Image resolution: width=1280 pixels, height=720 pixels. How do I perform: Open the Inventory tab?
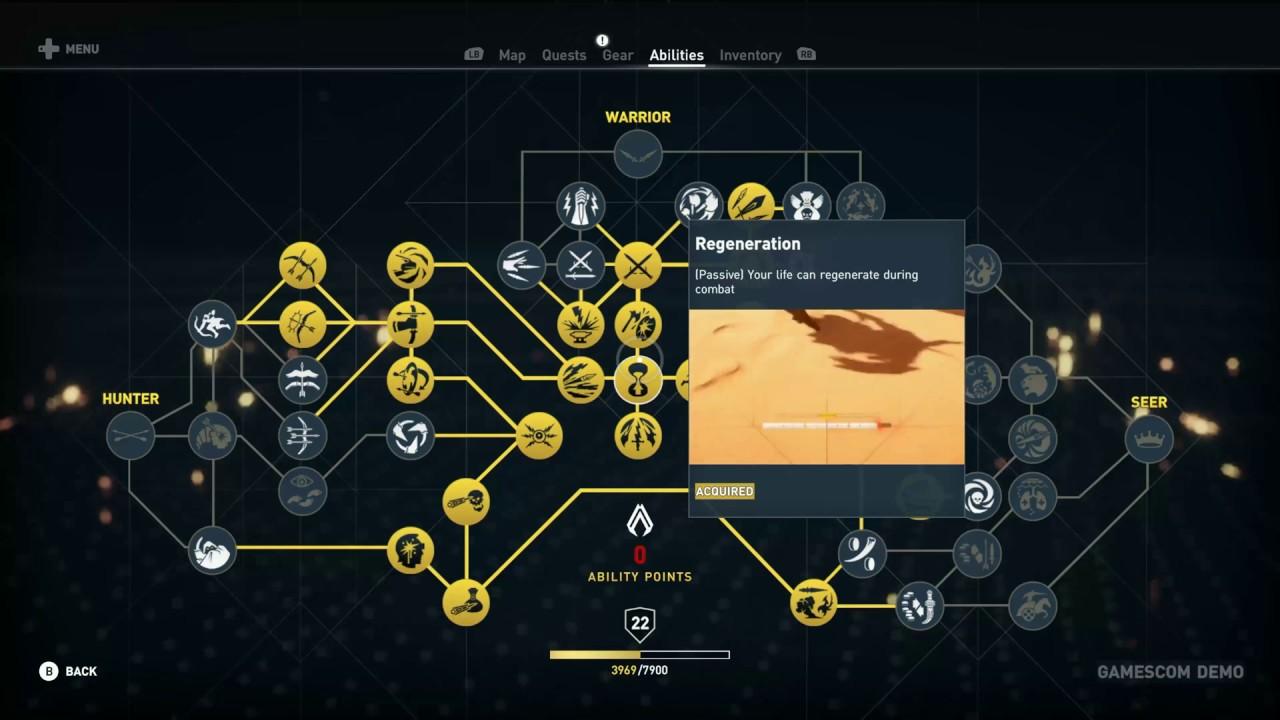click(750, 55)
